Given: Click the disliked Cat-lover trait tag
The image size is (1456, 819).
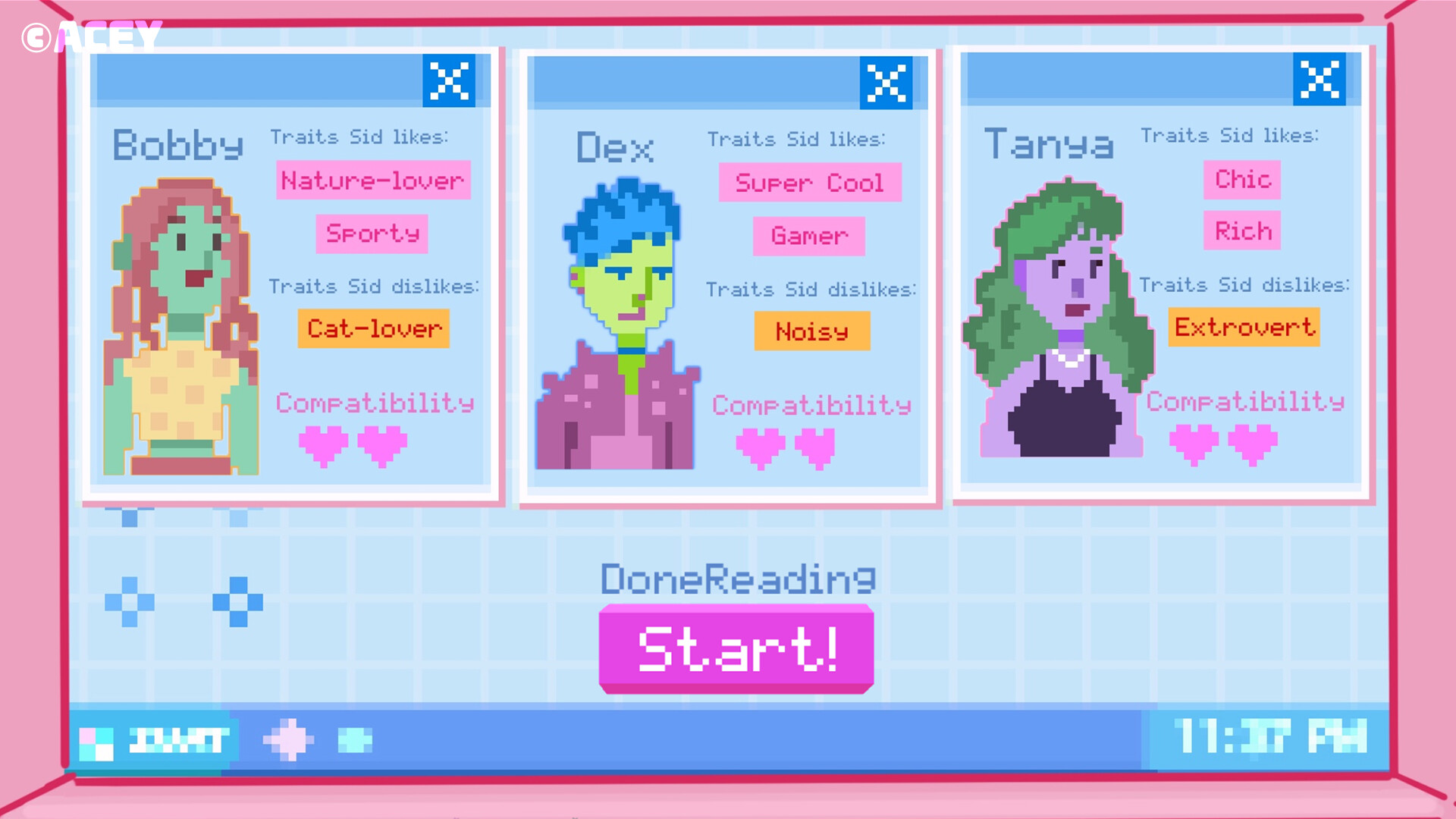Looking at the screenshot, I should point(373,329).
